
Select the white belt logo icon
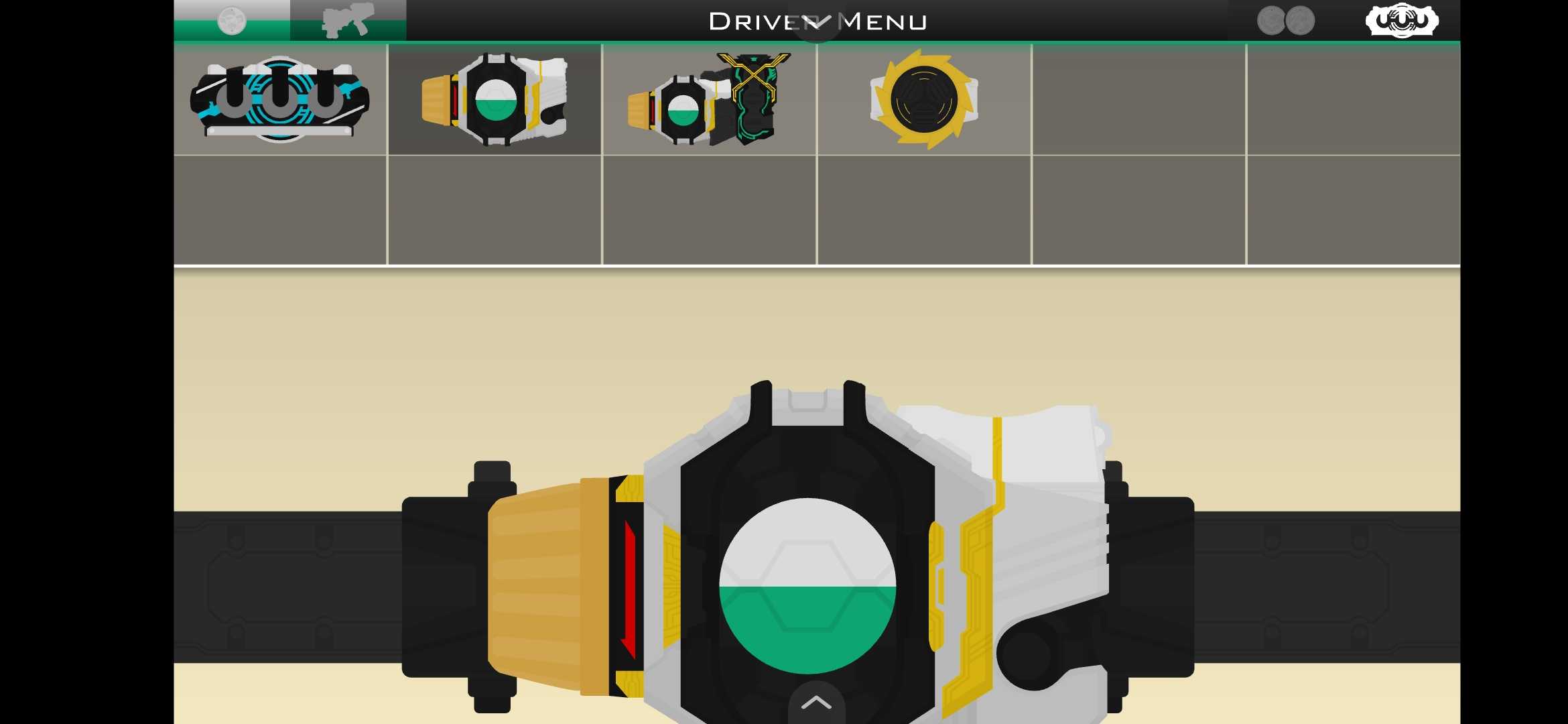pyautogui.click(x=1402, y=21)
